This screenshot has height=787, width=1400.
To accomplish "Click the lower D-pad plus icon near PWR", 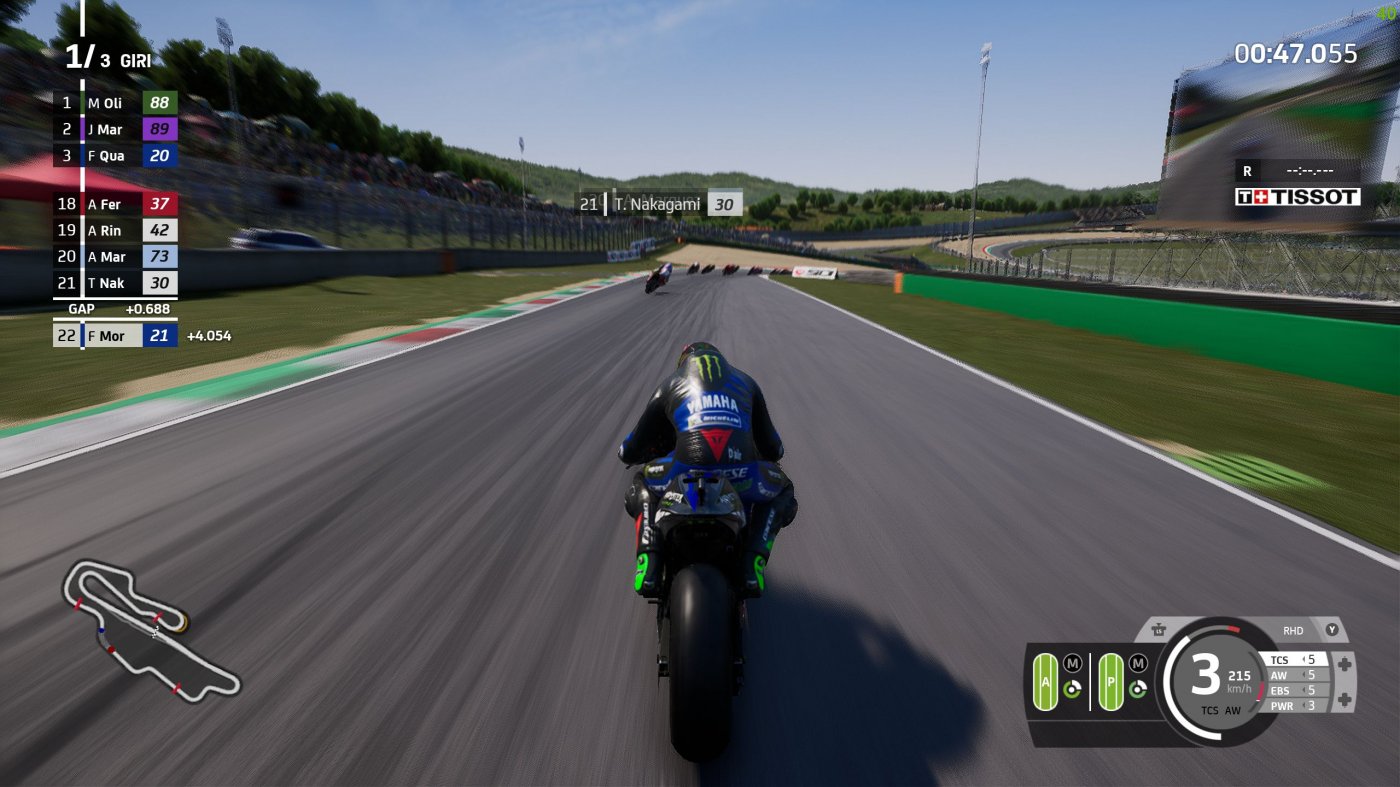I will pyautogui.click(x=1344, y=697).
